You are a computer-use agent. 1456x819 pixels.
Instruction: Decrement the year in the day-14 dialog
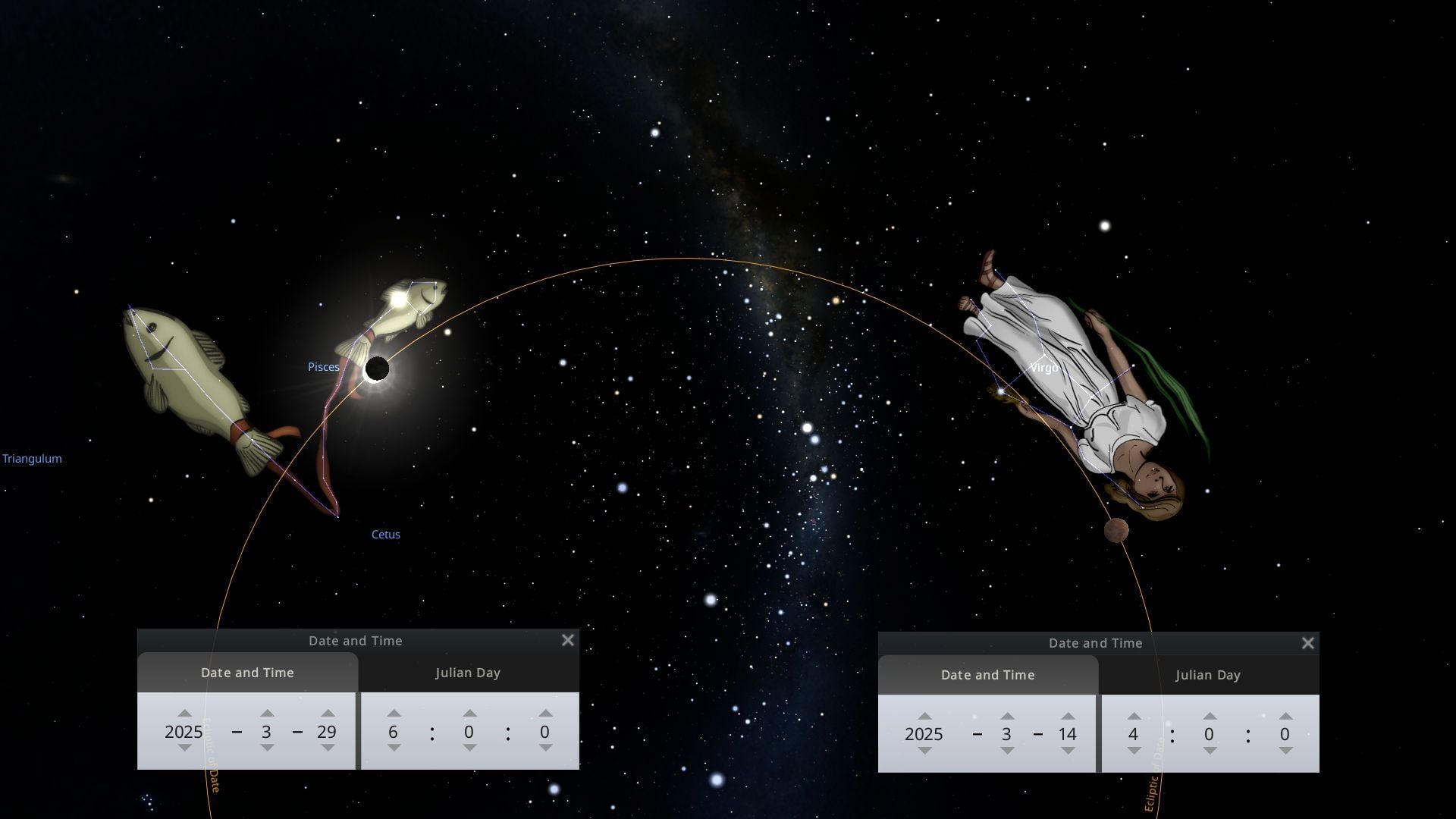(924, 751)
